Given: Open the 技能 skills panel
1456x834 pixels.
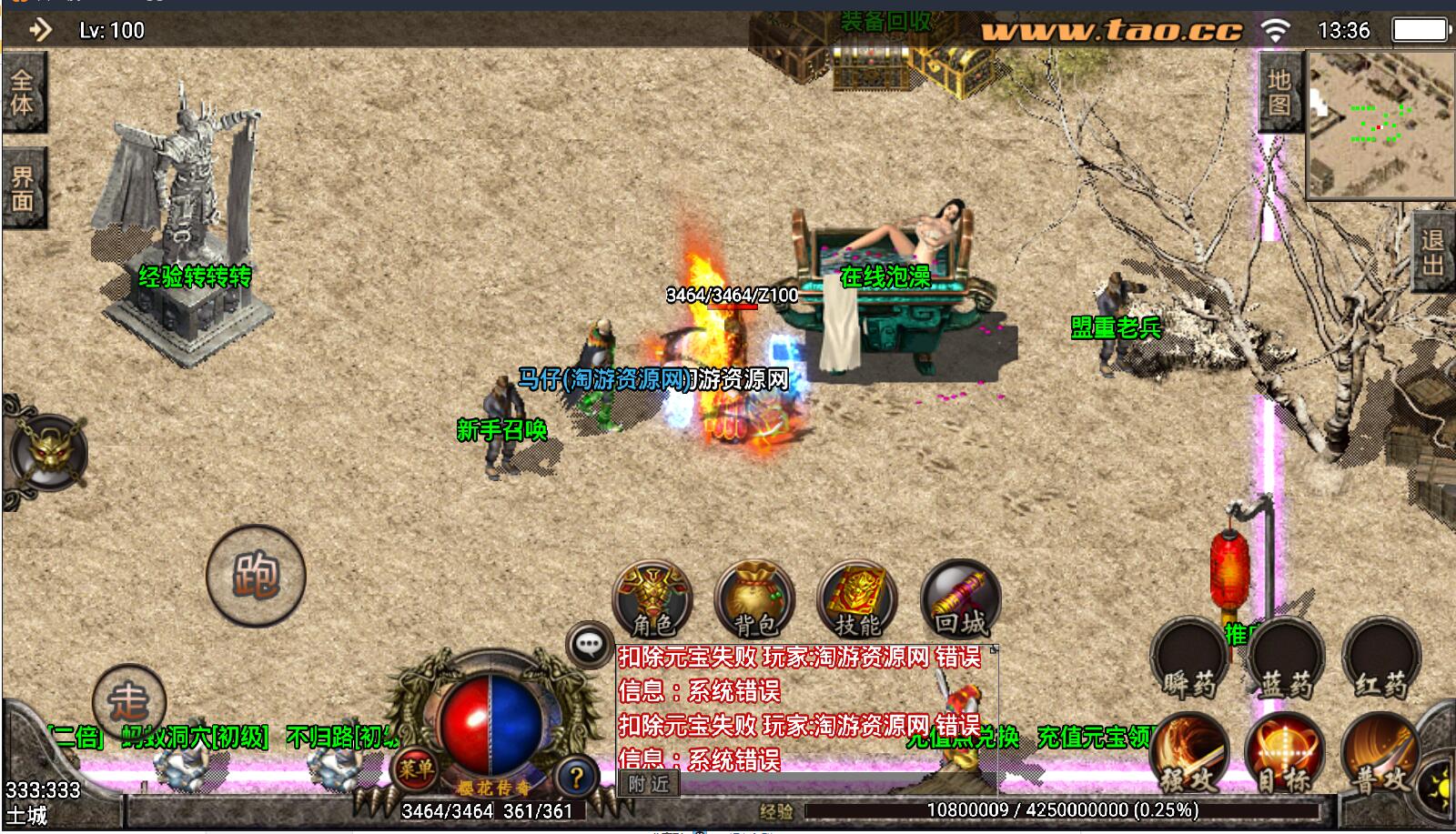Looking at the screenshot, I should pyautogui.click(x=857, y=600).
